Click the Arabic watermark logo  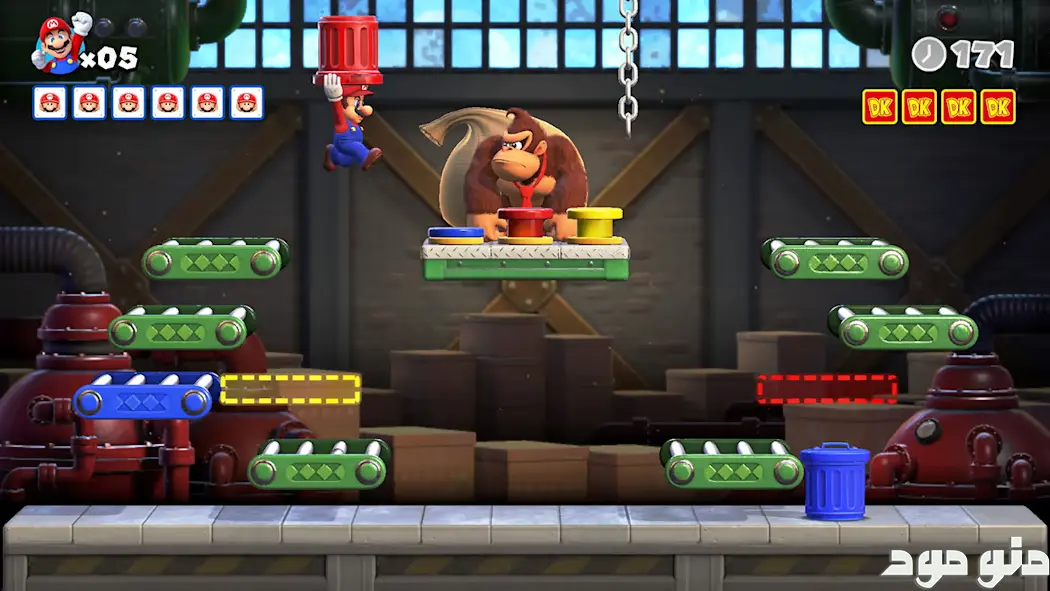click(964, 561)
